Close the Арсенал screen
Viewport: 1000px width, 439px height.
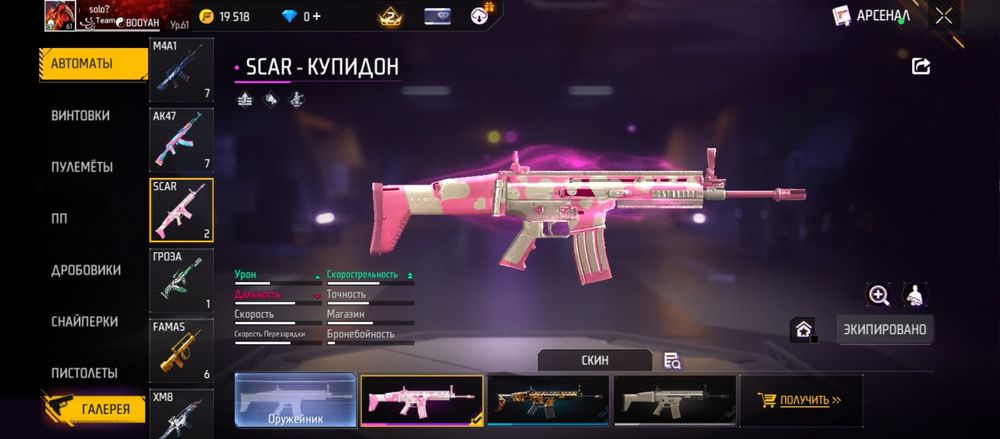pyautogui.click(x=944, y=16)
